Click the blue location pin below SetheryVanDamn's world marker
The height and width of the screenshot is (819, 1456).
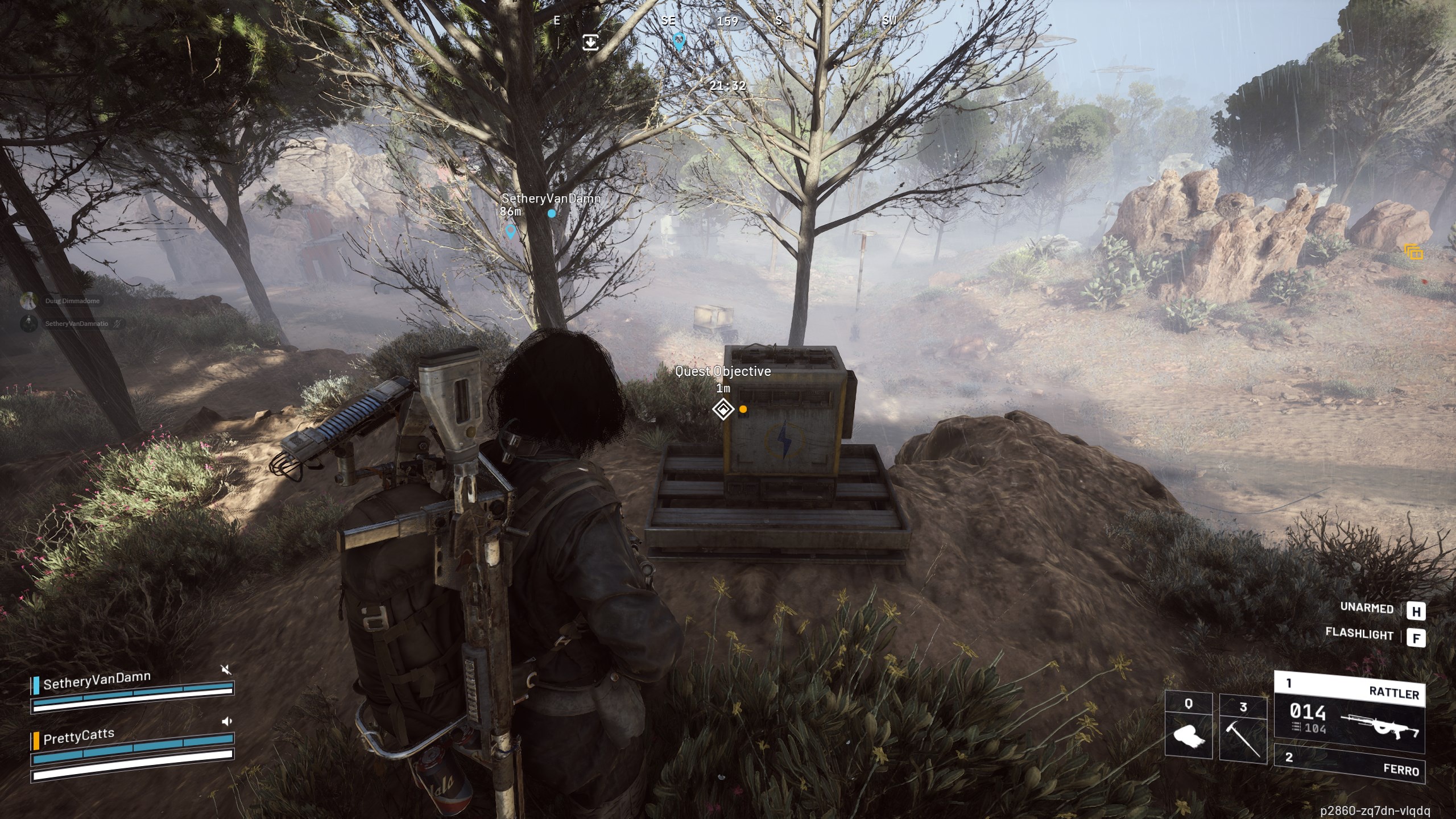coord(510,231)
